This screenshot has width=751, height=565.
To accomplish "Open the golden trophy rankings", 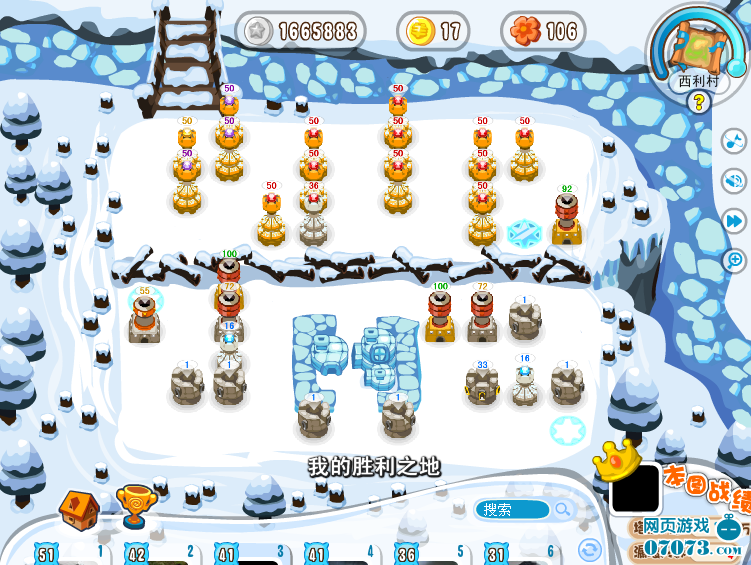I will (x=134, y=506).
